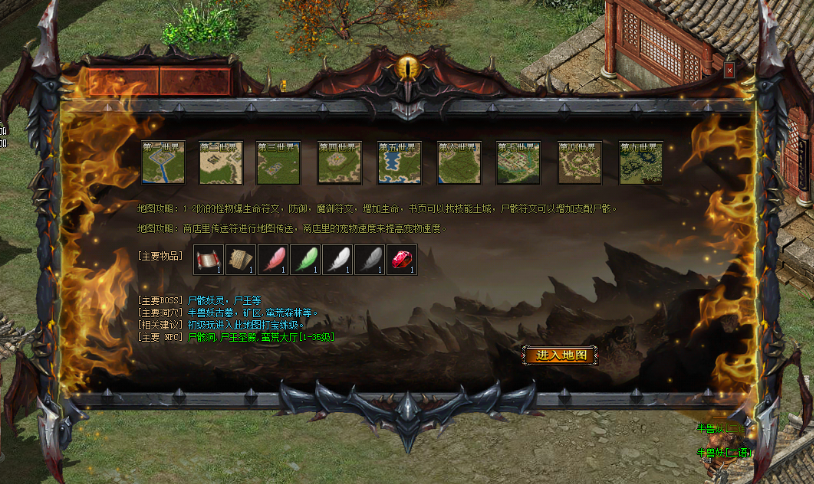
Task: Select the 第四世界 map thumbnail
Action: click(x=339, y=163)
